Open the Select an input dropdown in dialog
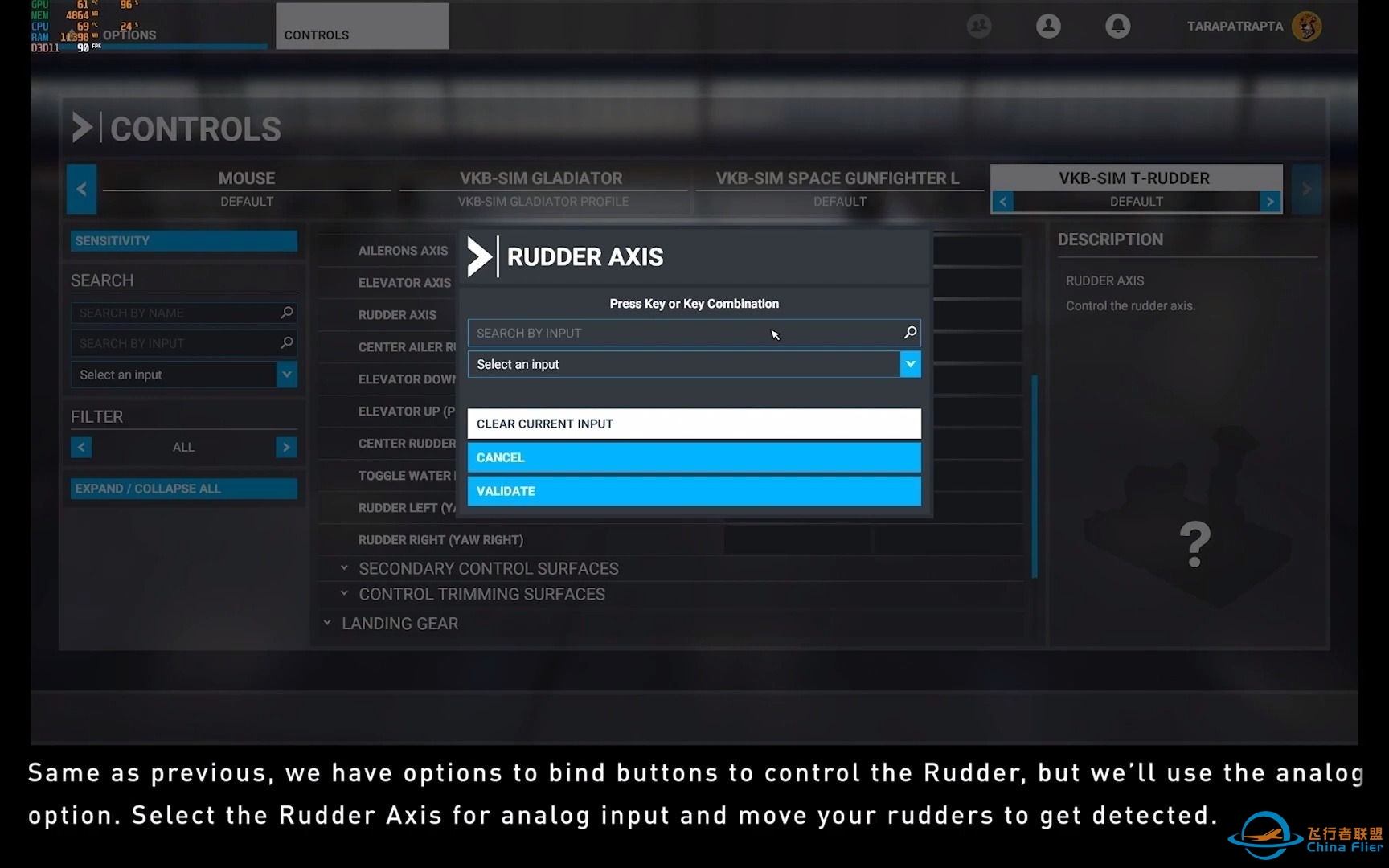 (910, 364)
